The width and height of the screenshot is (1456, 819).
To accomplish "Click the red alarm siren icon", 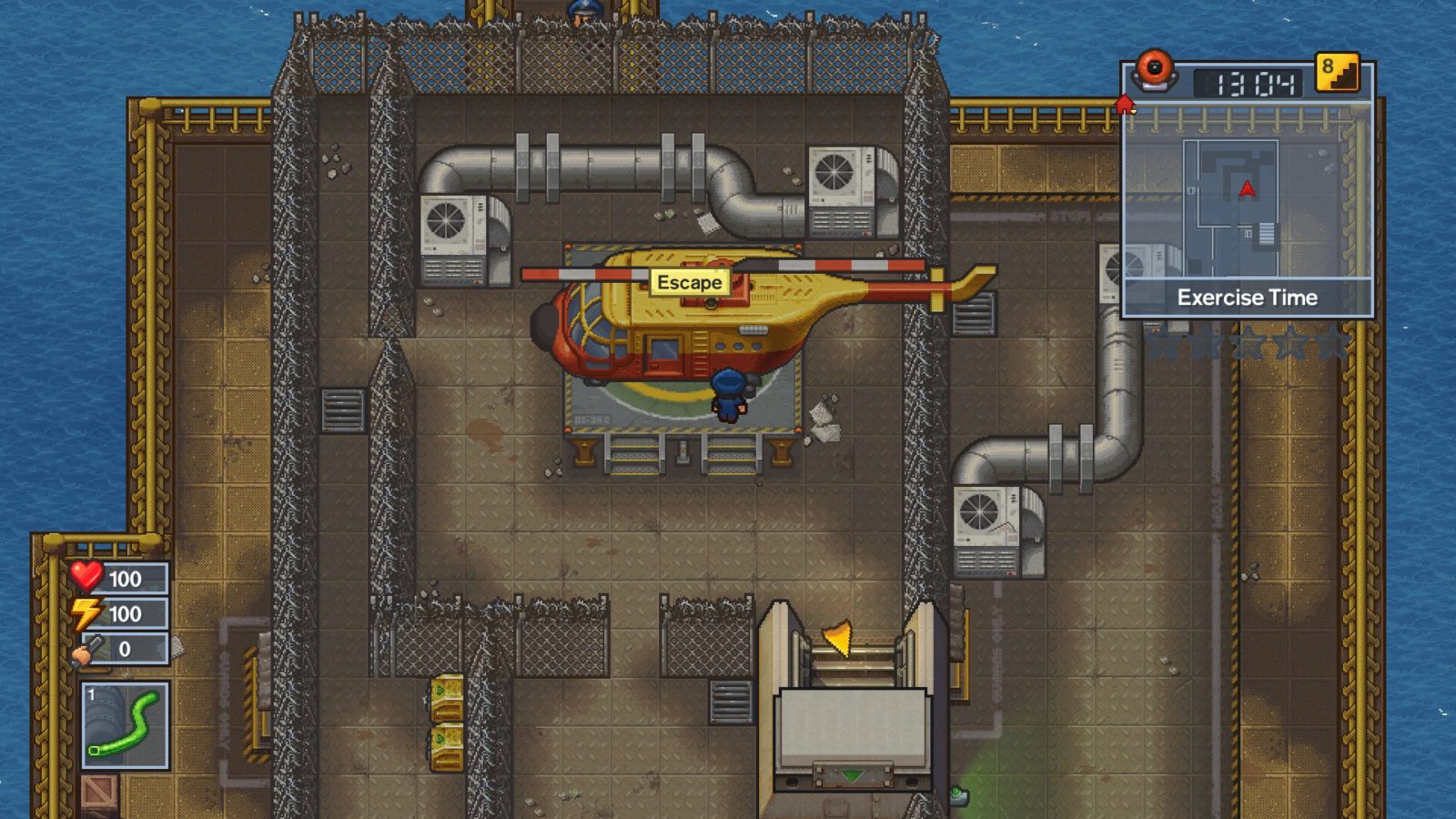I will point(1155,69).
